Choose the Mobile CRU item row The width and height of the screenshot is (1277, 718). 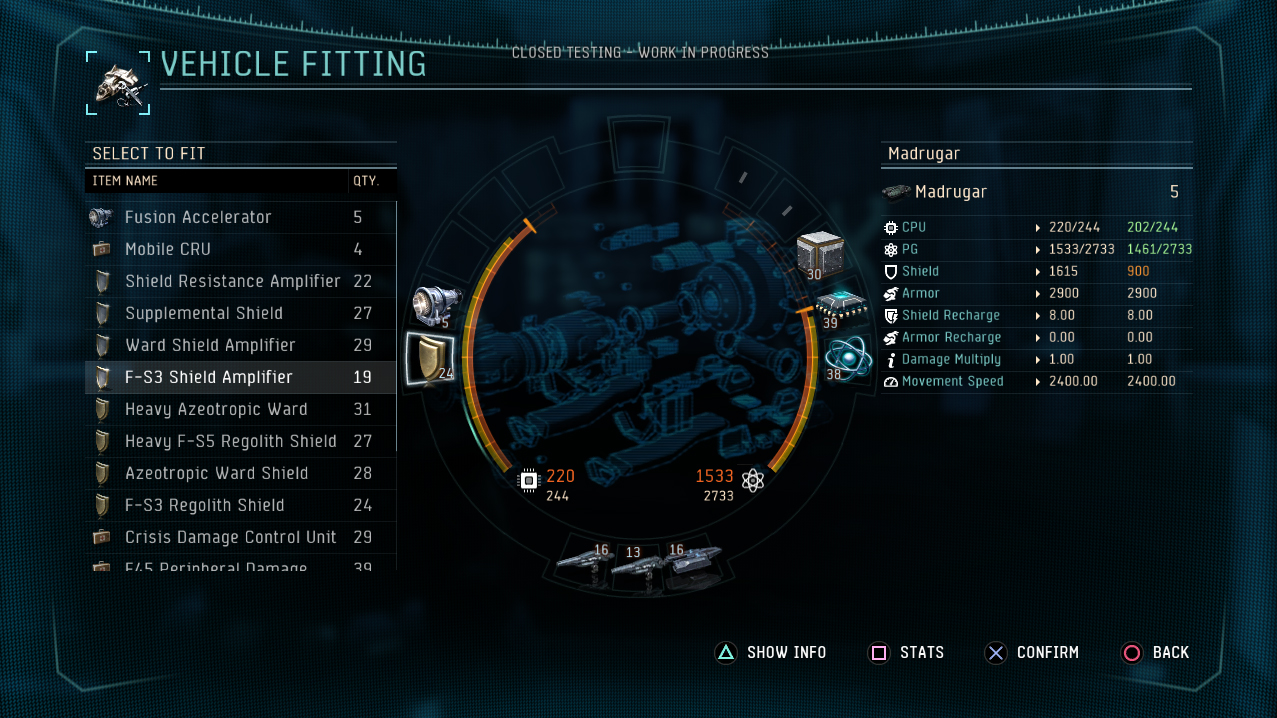168,249
